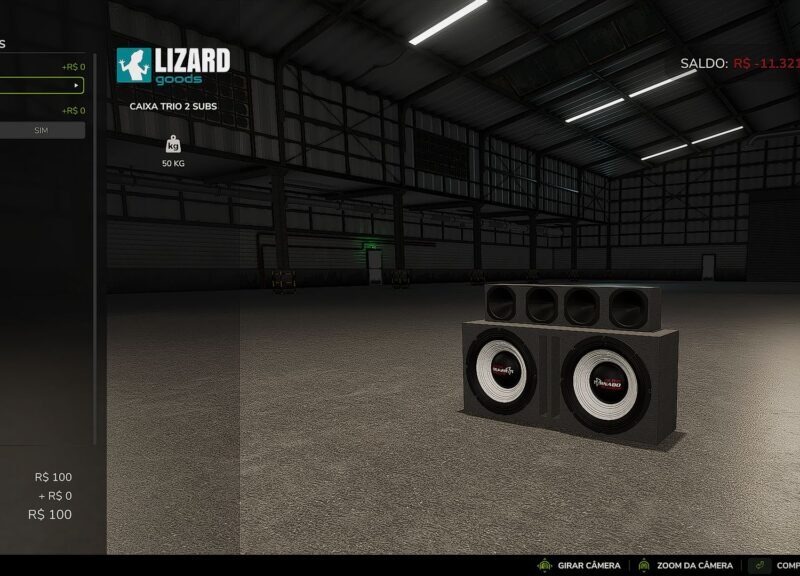Click the right arrow on the highlighted option selector
Image resolution: width=800 pixels, height=576 pixels.
point(76,86)
